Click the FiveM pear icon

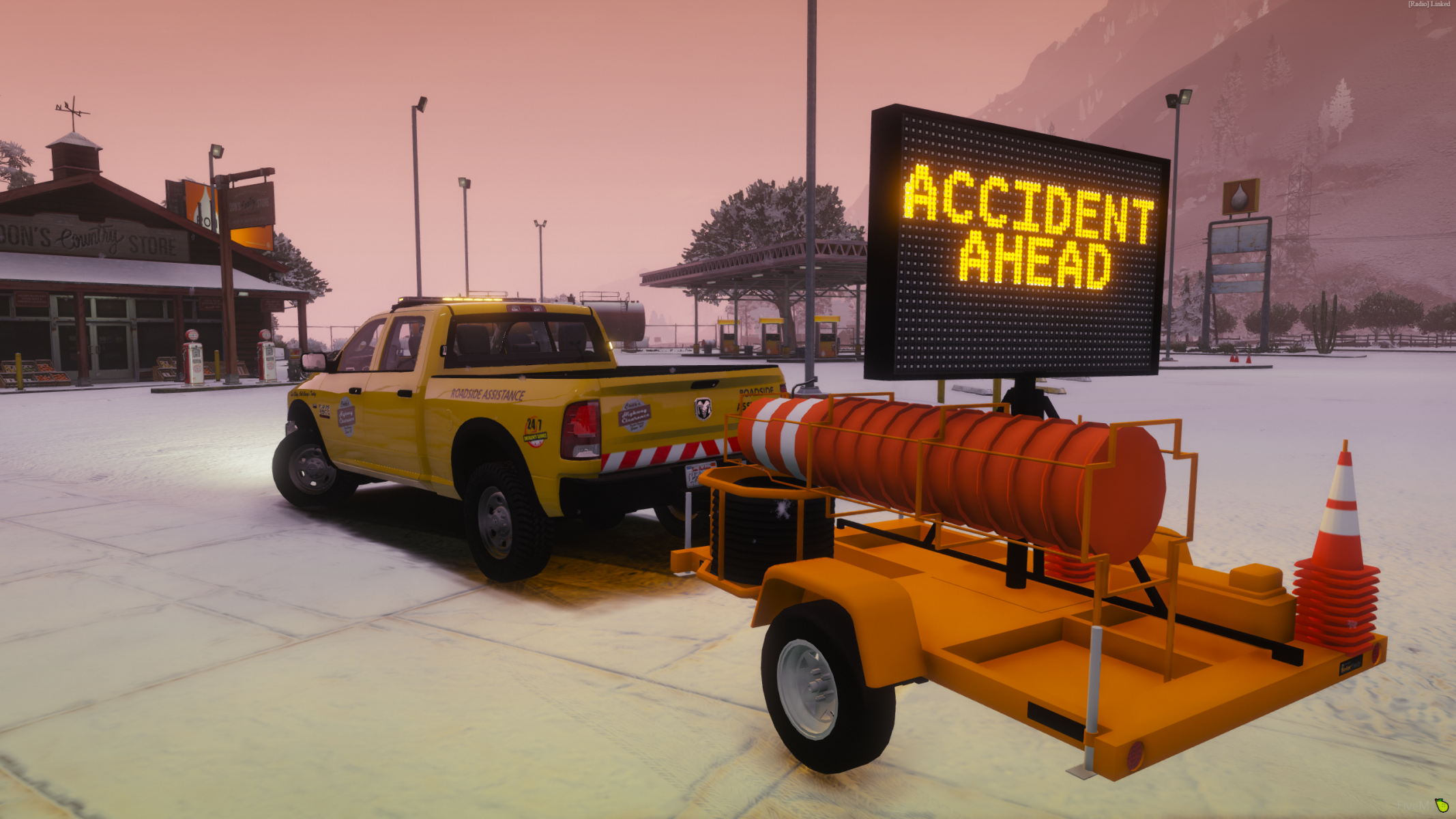[x=1442, y=805]
